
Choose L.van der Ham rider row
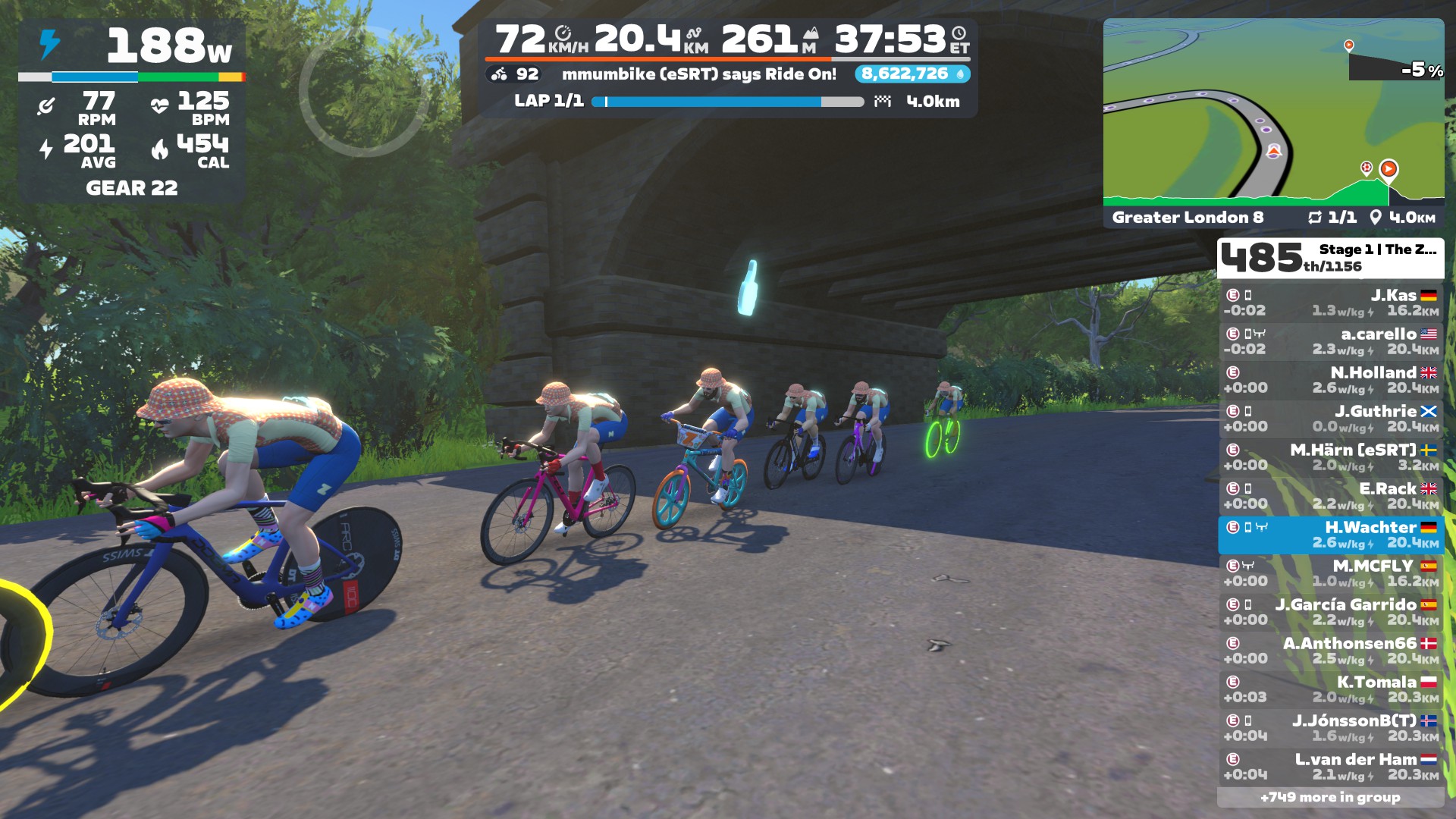tap(1330, 767)
